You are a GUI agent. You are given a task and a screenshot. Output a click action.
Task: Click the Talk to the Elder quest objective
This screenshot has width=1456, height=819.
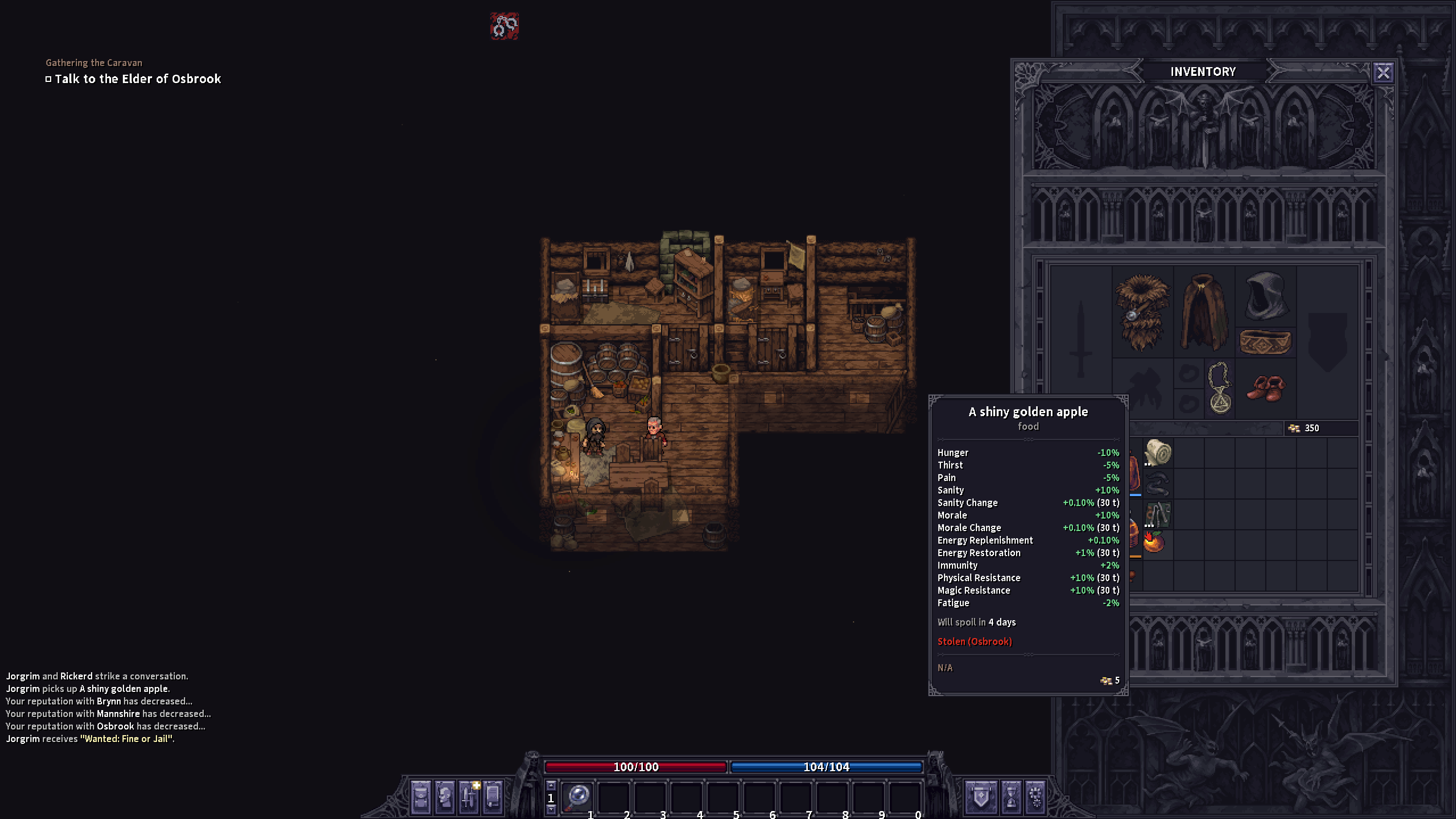pyautogui.click(x=137, y=79)
